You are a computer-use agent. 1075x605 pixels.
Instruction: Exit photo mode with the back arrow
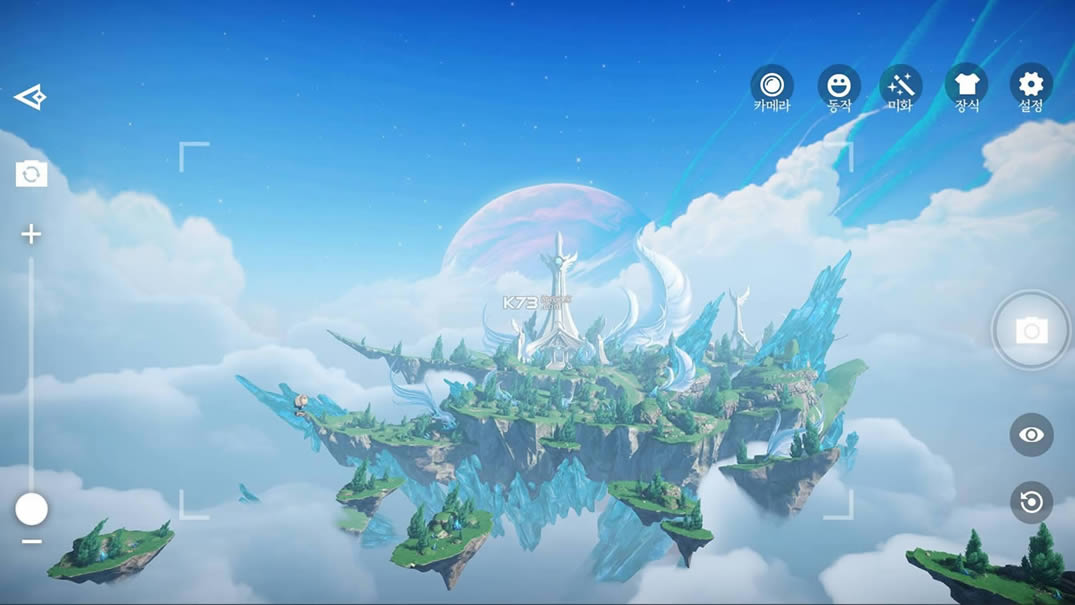(30, 97)
